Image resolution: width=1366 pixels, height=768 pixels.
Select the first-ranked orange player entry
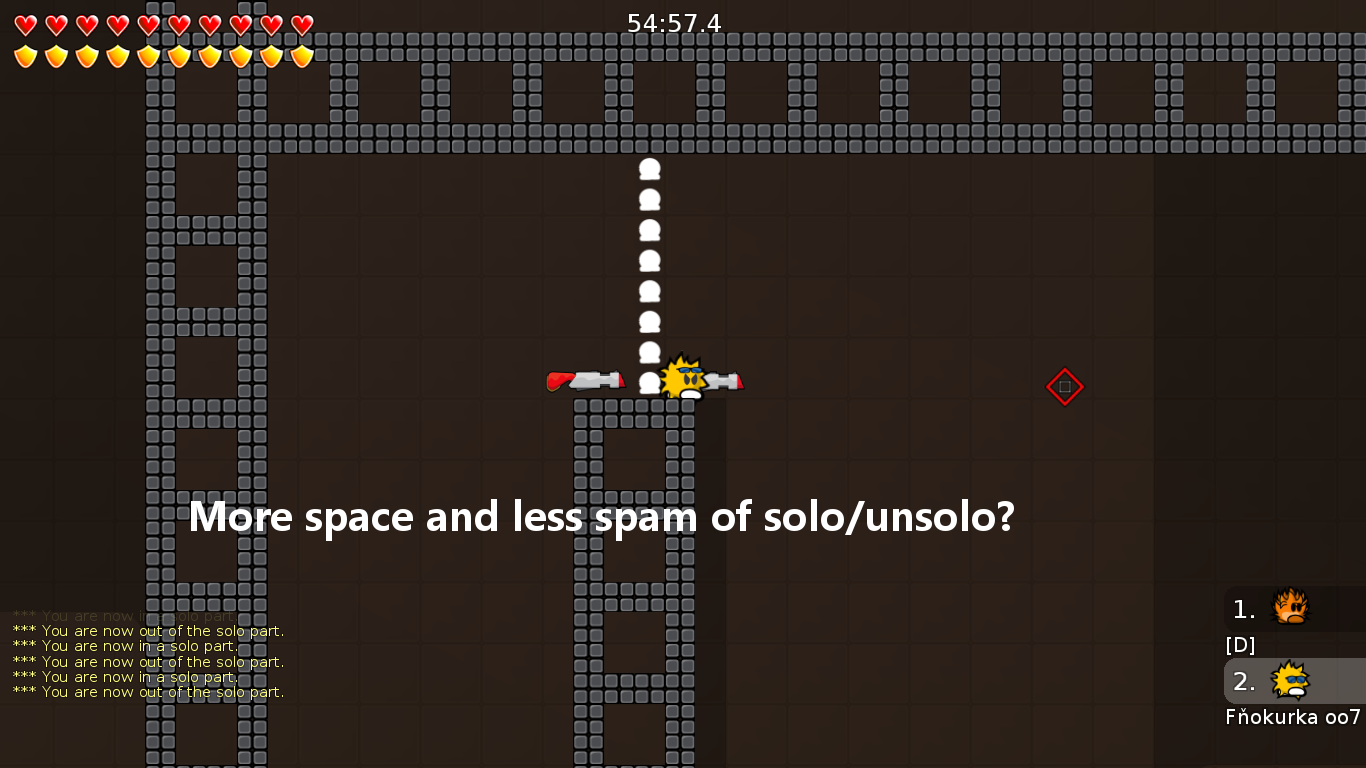tap(1292, 609)
